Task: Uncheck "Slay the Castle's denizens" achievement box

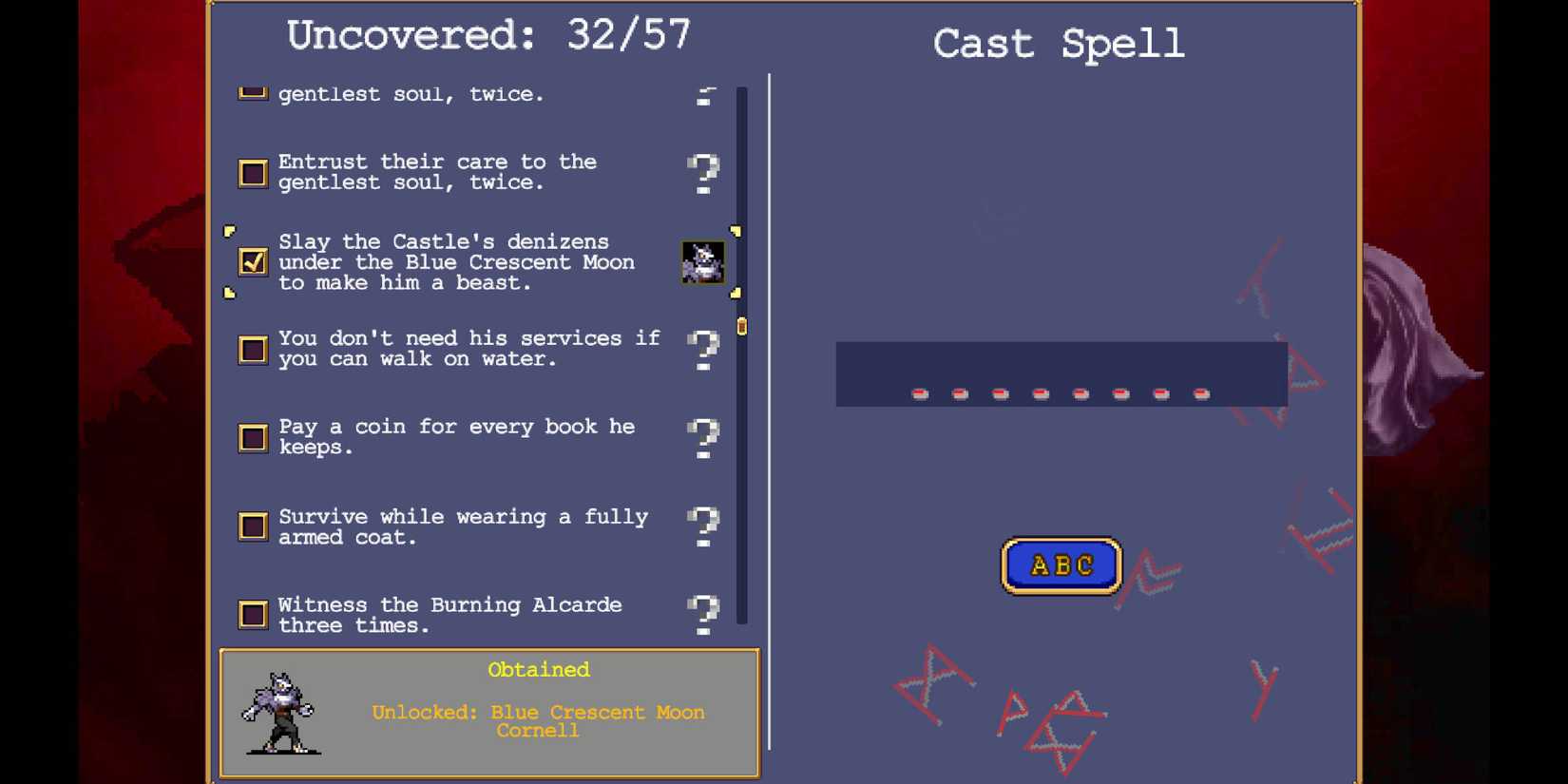Action: coord(252,262)
